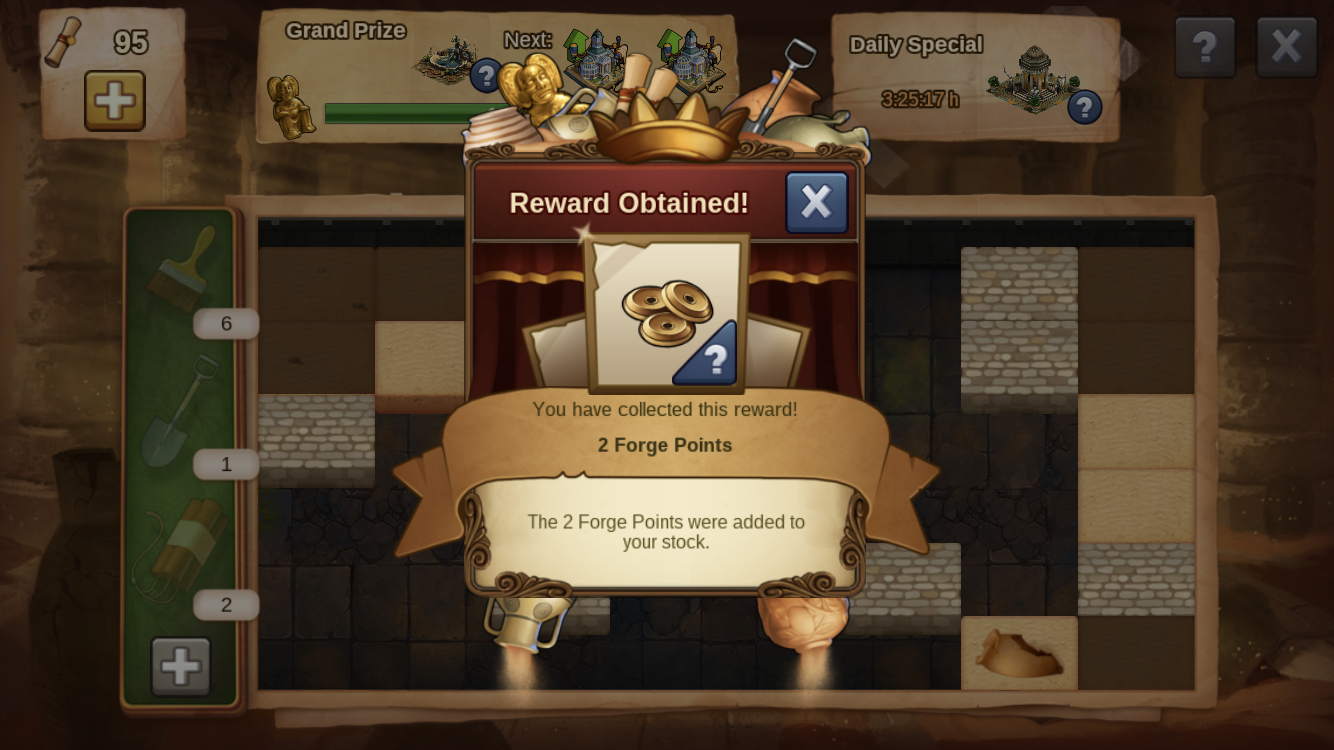The height and width of the screenshot is (750, 1334).
Task: Close the Reward Obtained popup
Action: pos(816,202)
